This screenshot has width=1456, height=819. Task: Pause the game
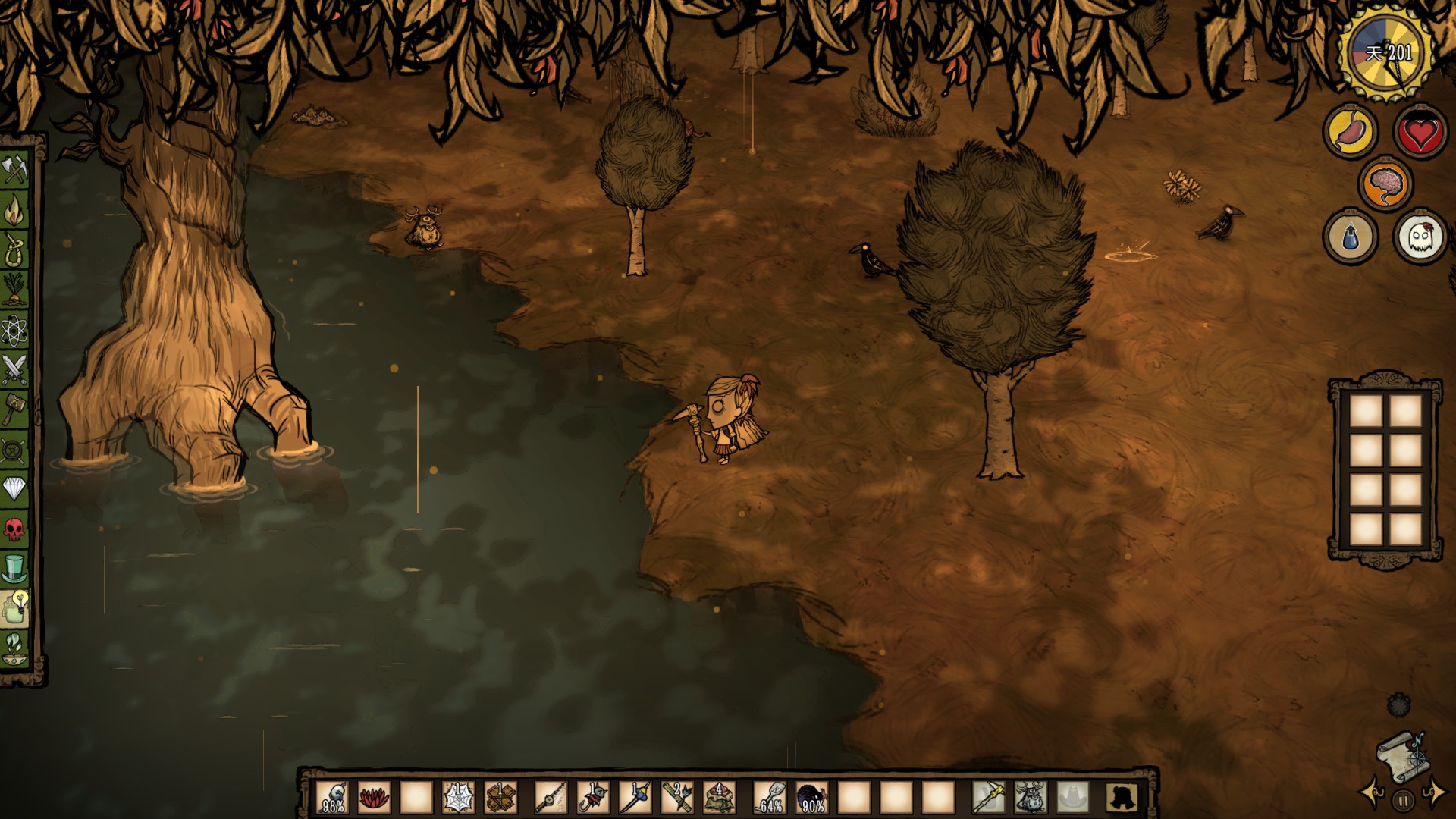click(1403, 800)
